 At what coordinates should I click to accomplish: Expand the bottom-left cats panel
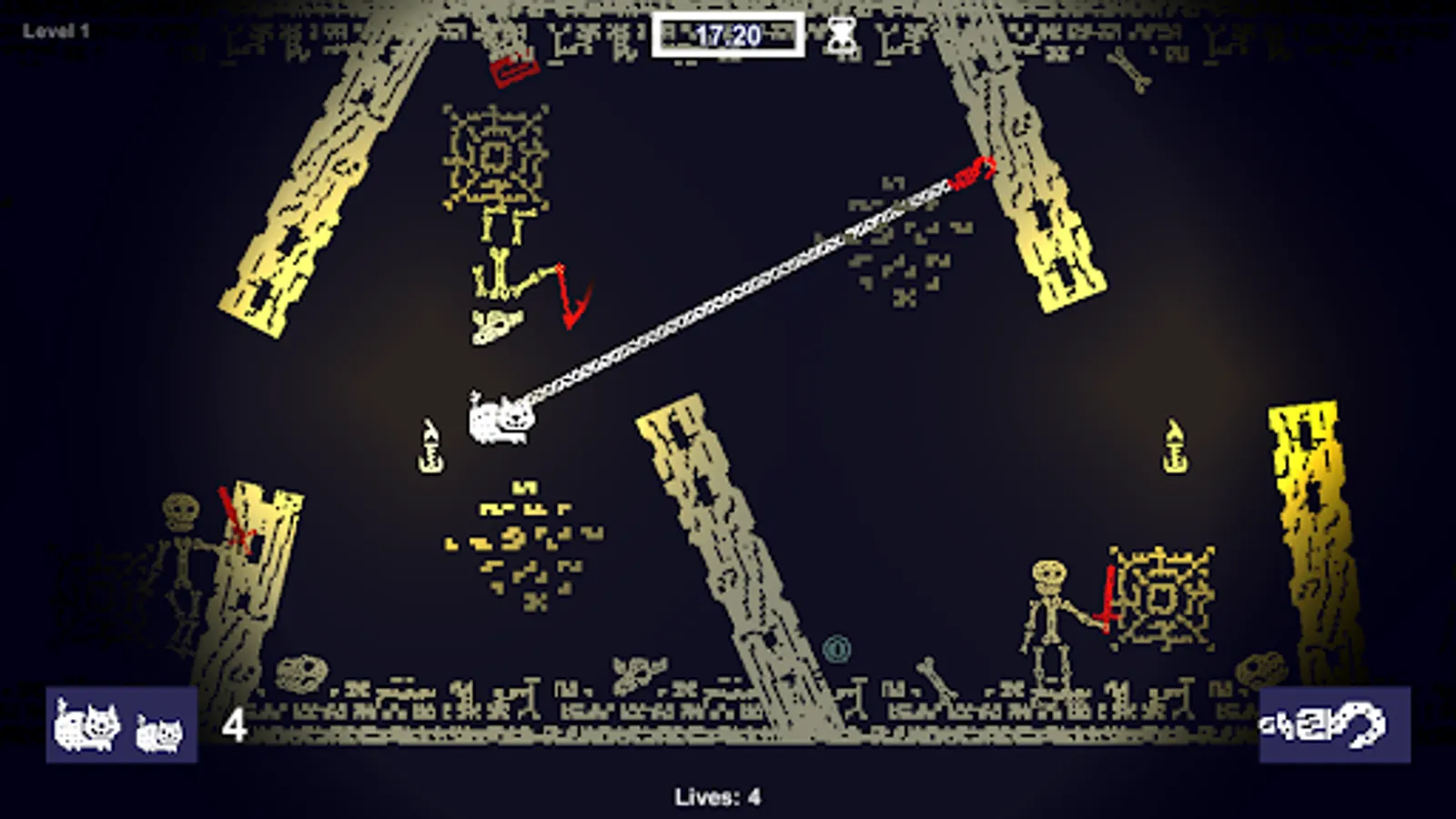pos(118,723)
